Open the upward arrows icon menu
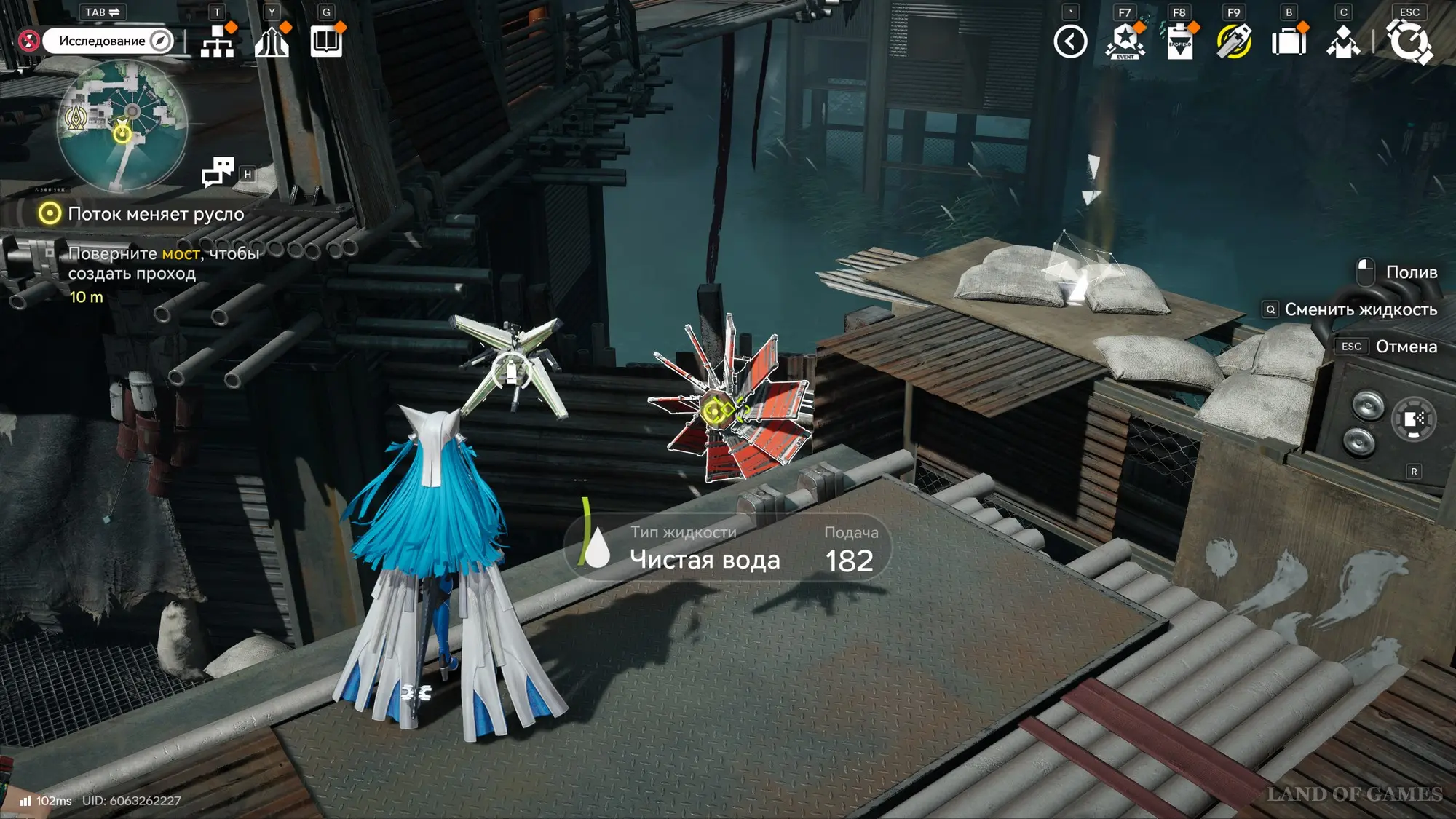Image resolution: width=1456 pixels, height=819 pixels. (x=272, y=41)
